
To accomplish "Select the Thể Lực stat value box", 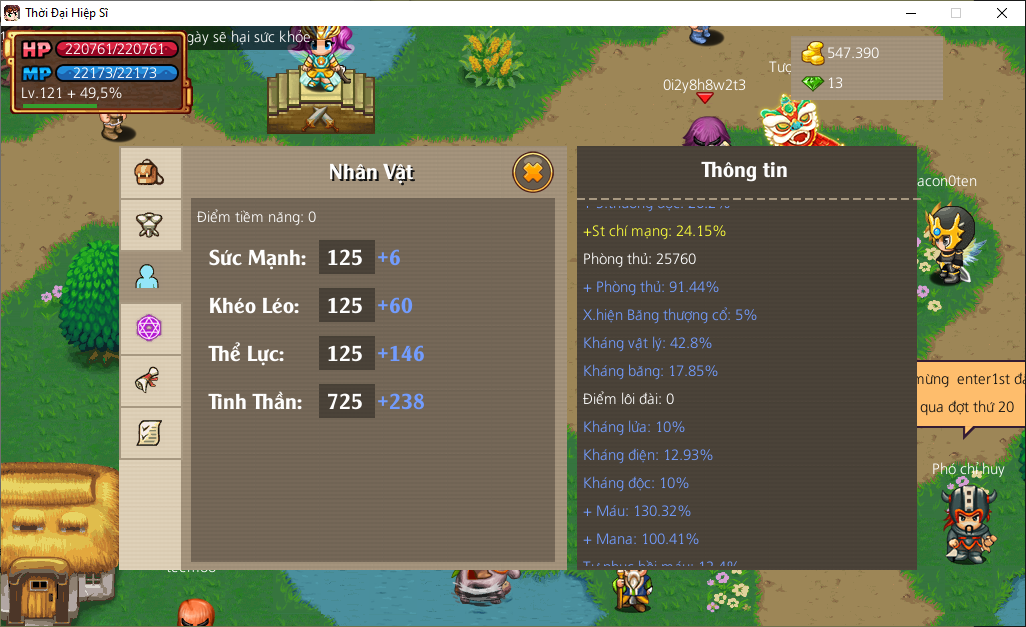I will tap(346, 353).
